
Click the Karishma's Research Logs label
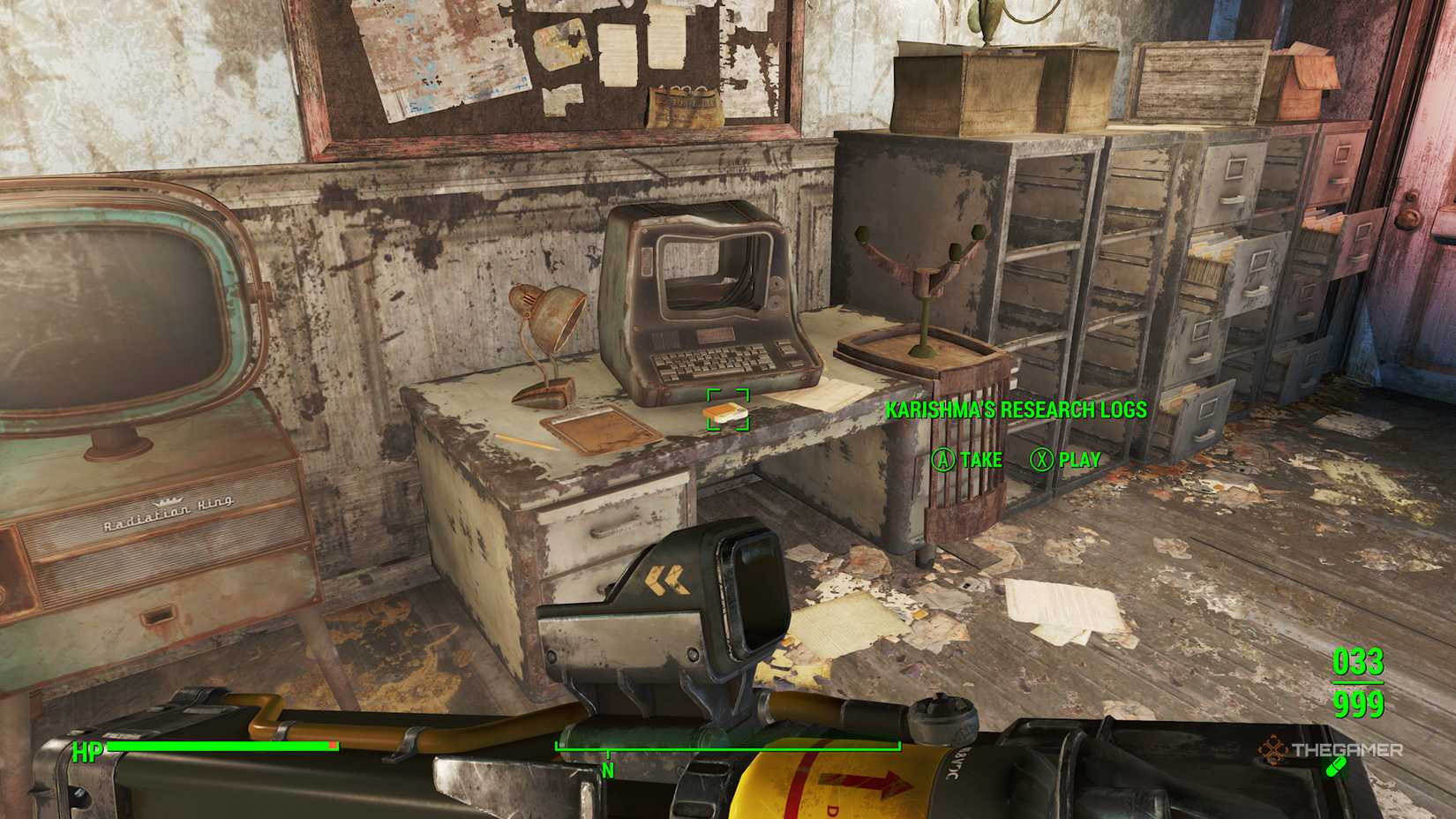coord(1015,410)
